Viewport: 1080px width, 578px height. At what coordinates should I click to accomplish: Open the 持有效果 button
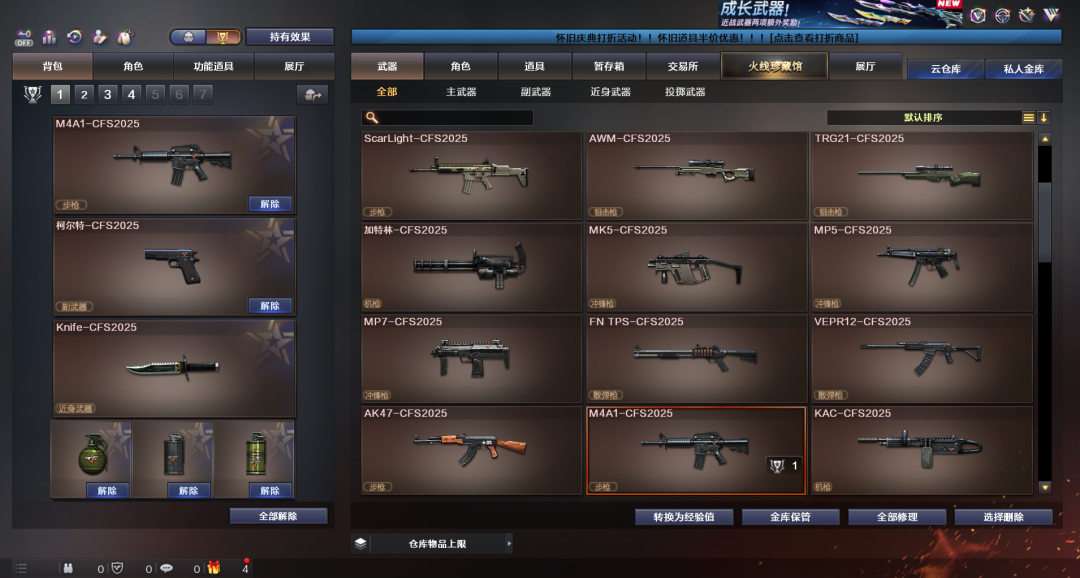[289, 37]
